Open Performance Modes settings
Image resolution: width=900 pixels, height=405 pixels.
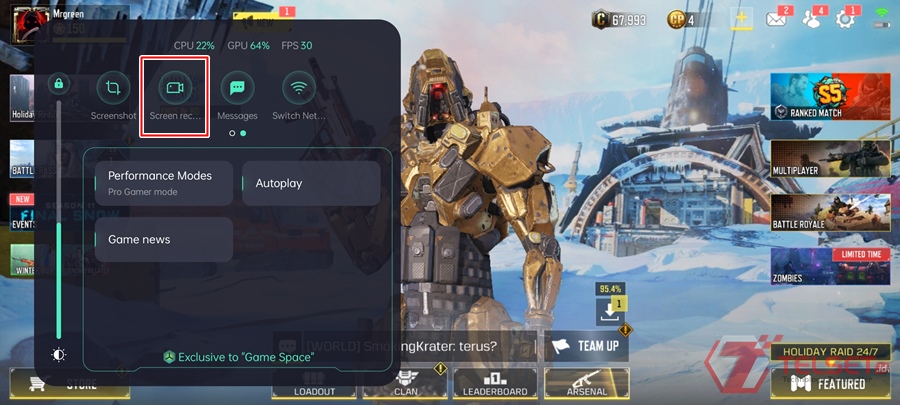(164, 181)
